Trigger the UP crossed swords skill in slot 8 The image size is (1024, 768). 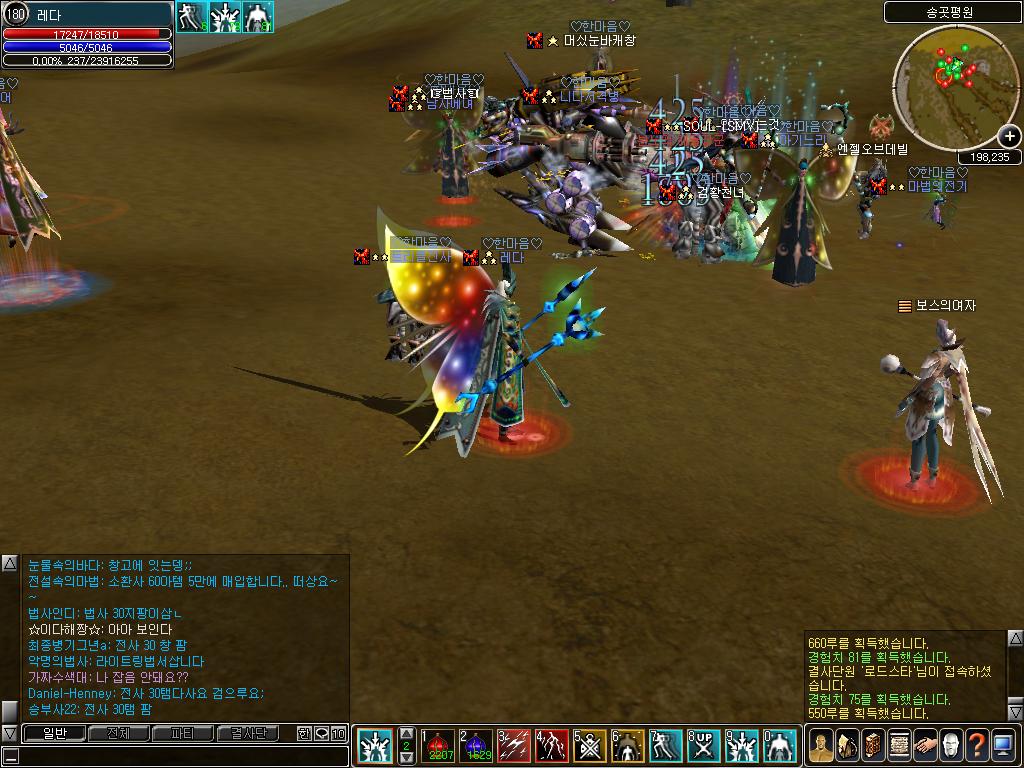click(x=704, y=745)
